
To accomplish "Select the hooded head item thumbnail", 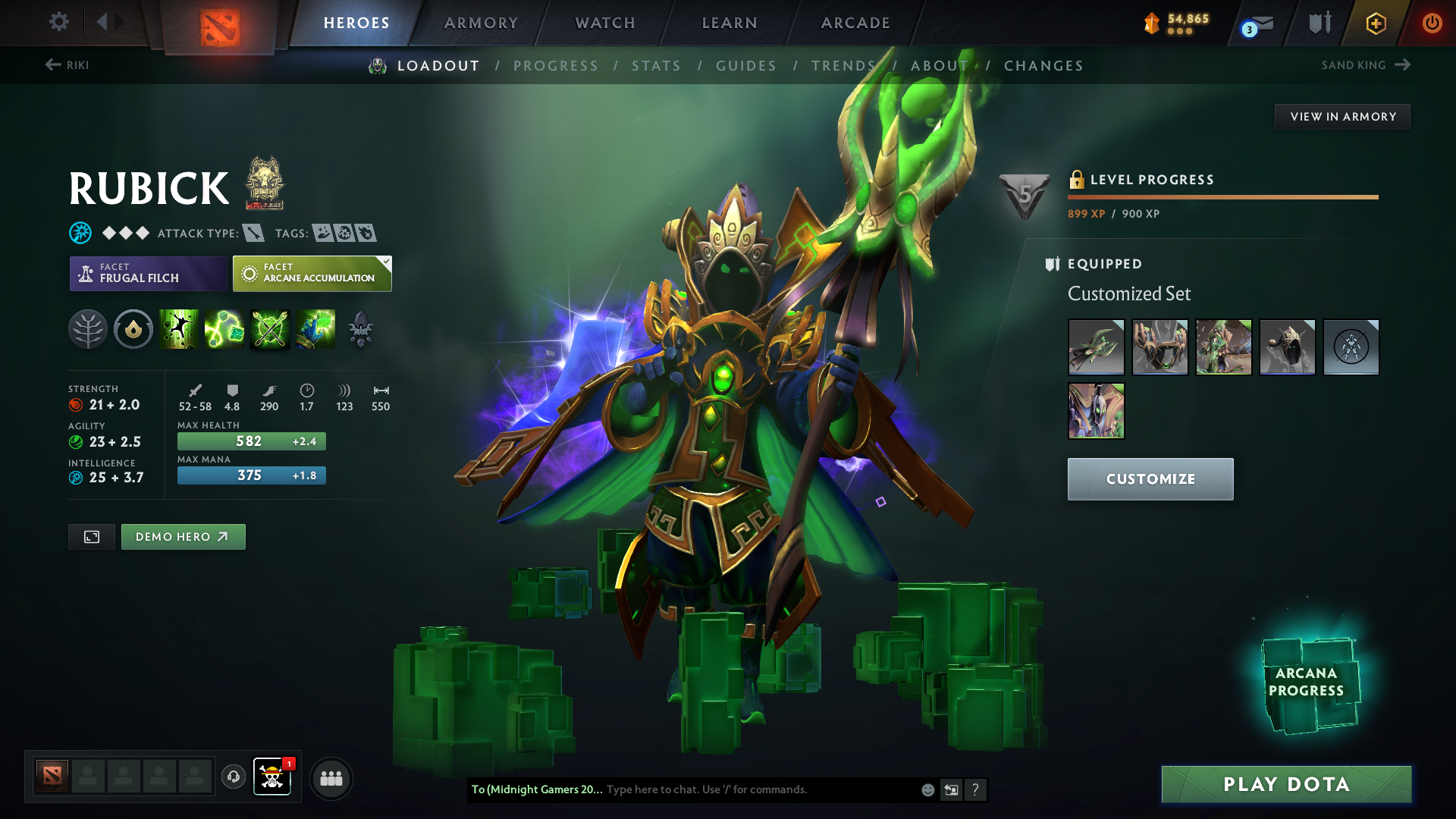I will coord(1288,347).
